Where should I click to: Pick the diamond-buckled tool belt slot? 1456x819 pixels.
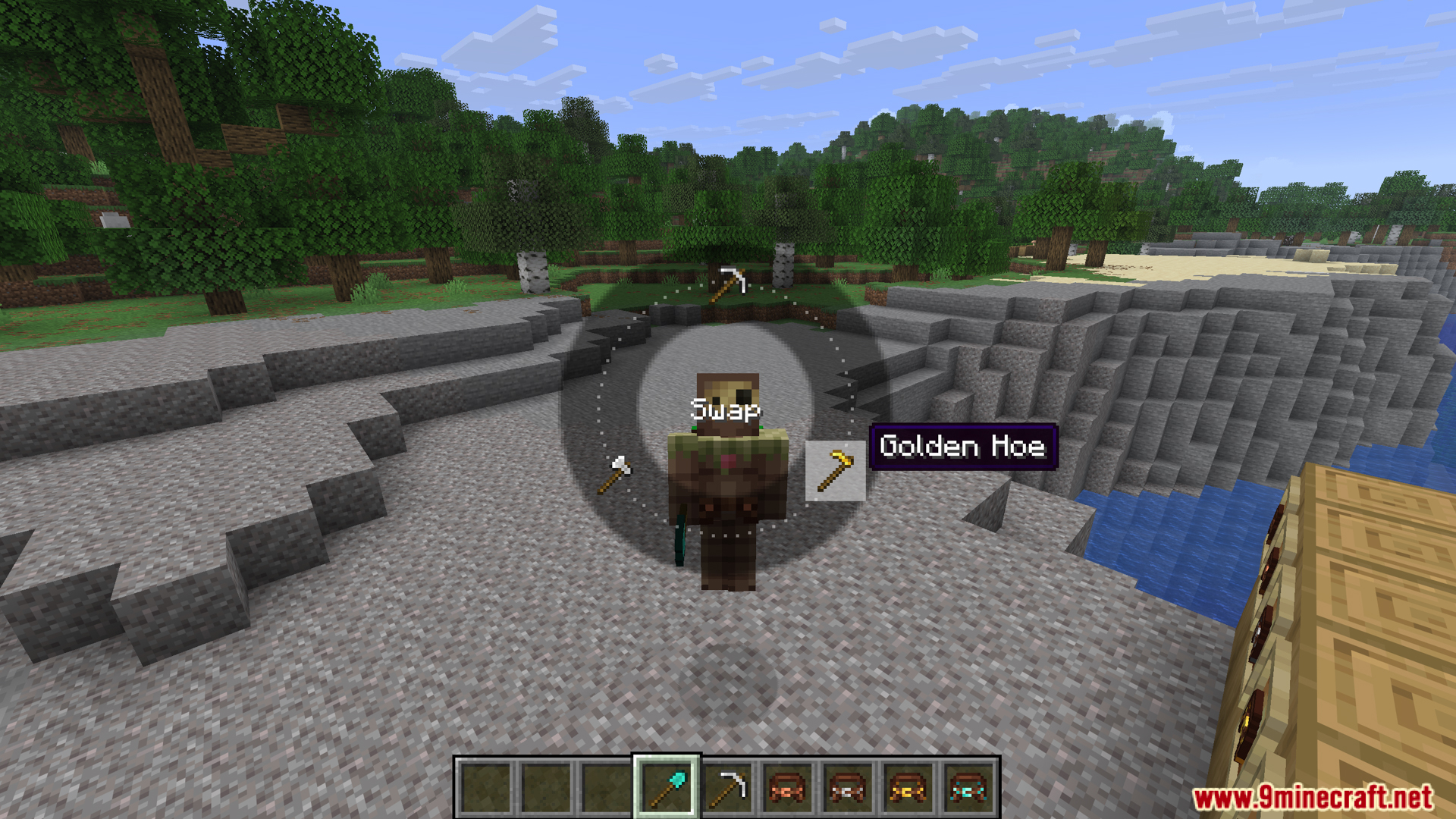(968, 788)
